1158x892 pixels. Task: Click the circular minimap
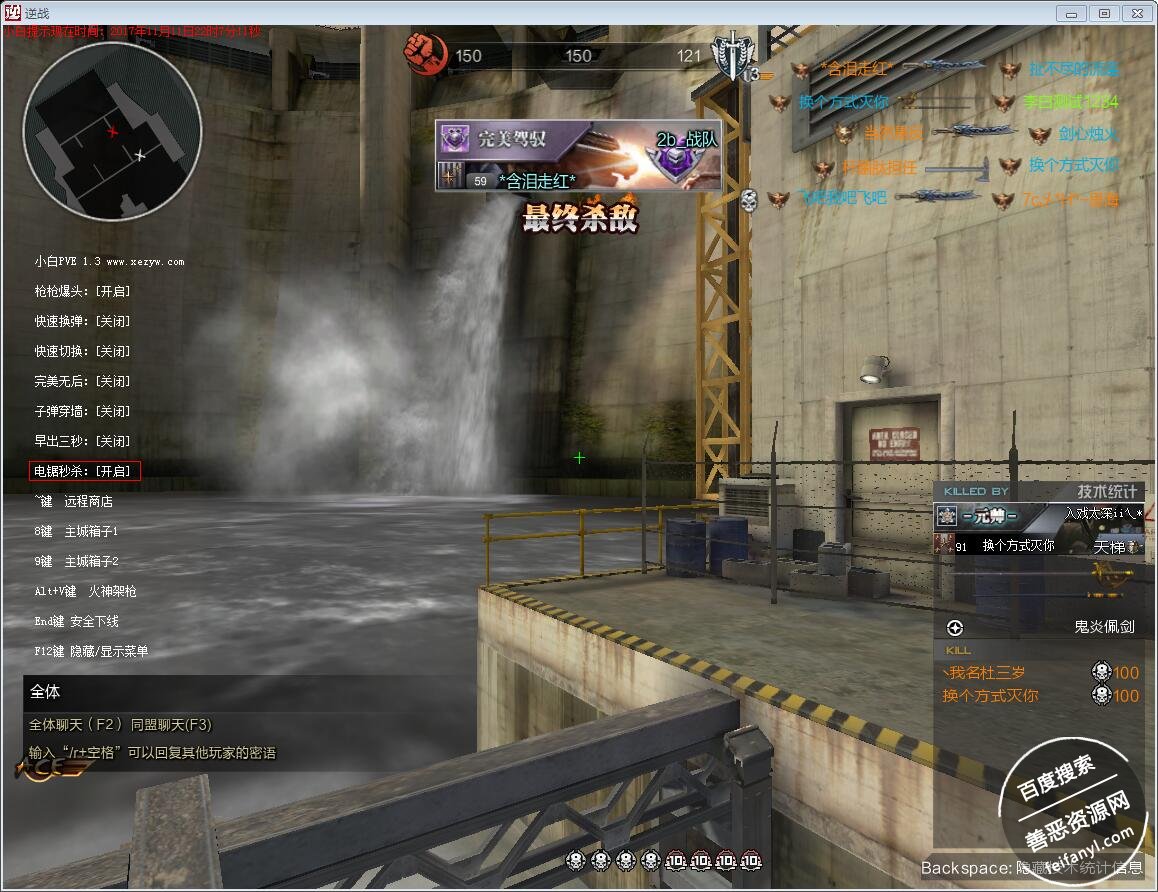pyautogui.click(x=112, y=132)
